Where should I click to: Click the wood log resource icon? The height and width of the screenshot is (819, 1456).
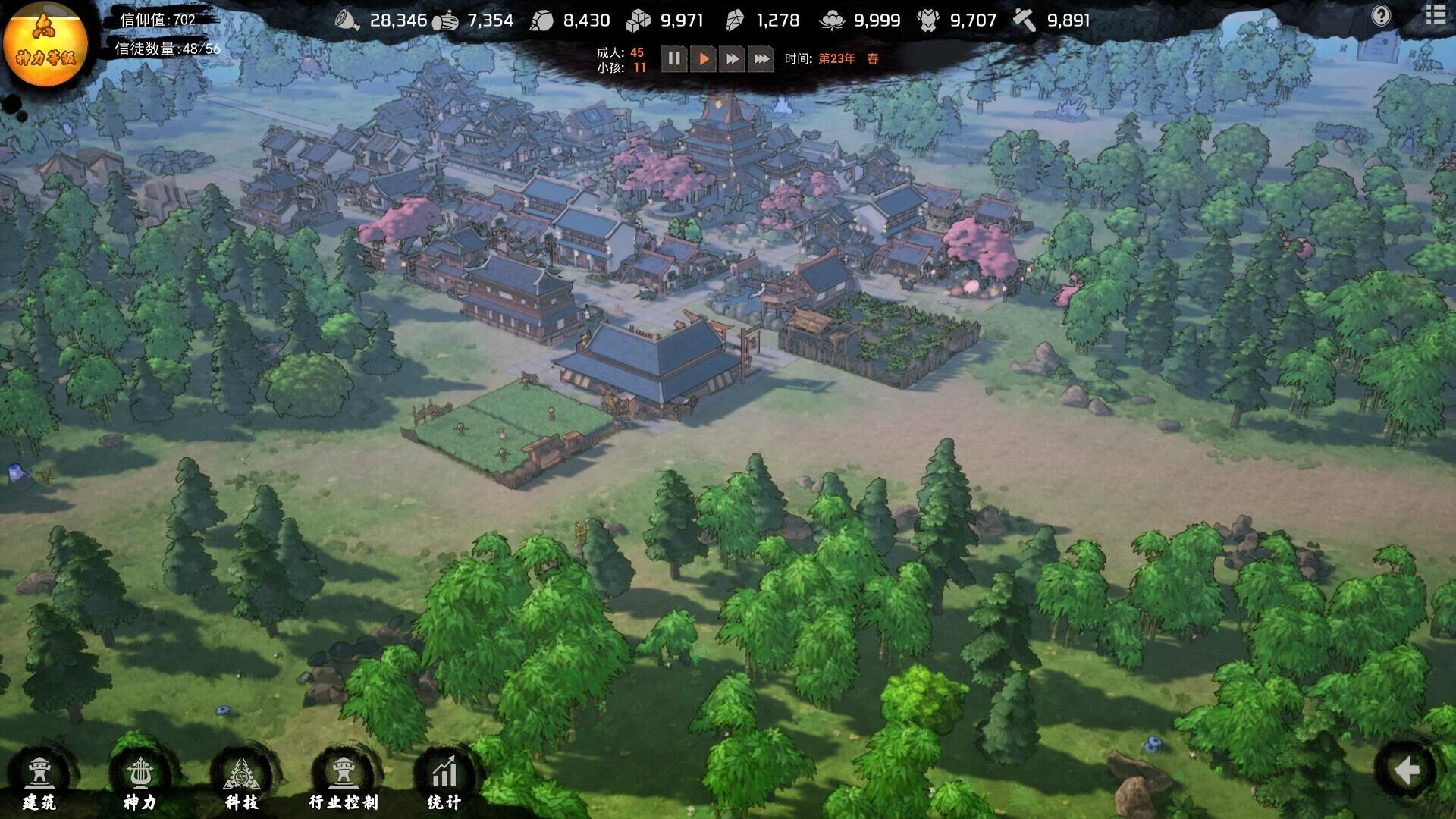point(446,20)
